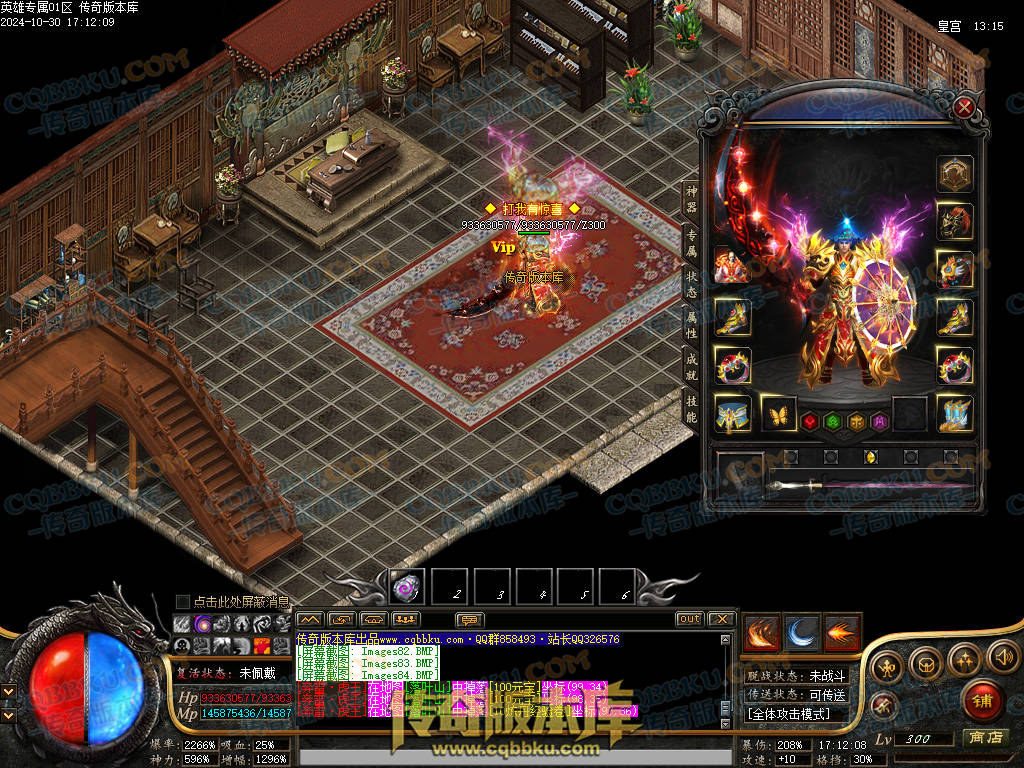Select the butterfly item slot
Viewport: 1024px width, 768px height.
coord(780,414)
